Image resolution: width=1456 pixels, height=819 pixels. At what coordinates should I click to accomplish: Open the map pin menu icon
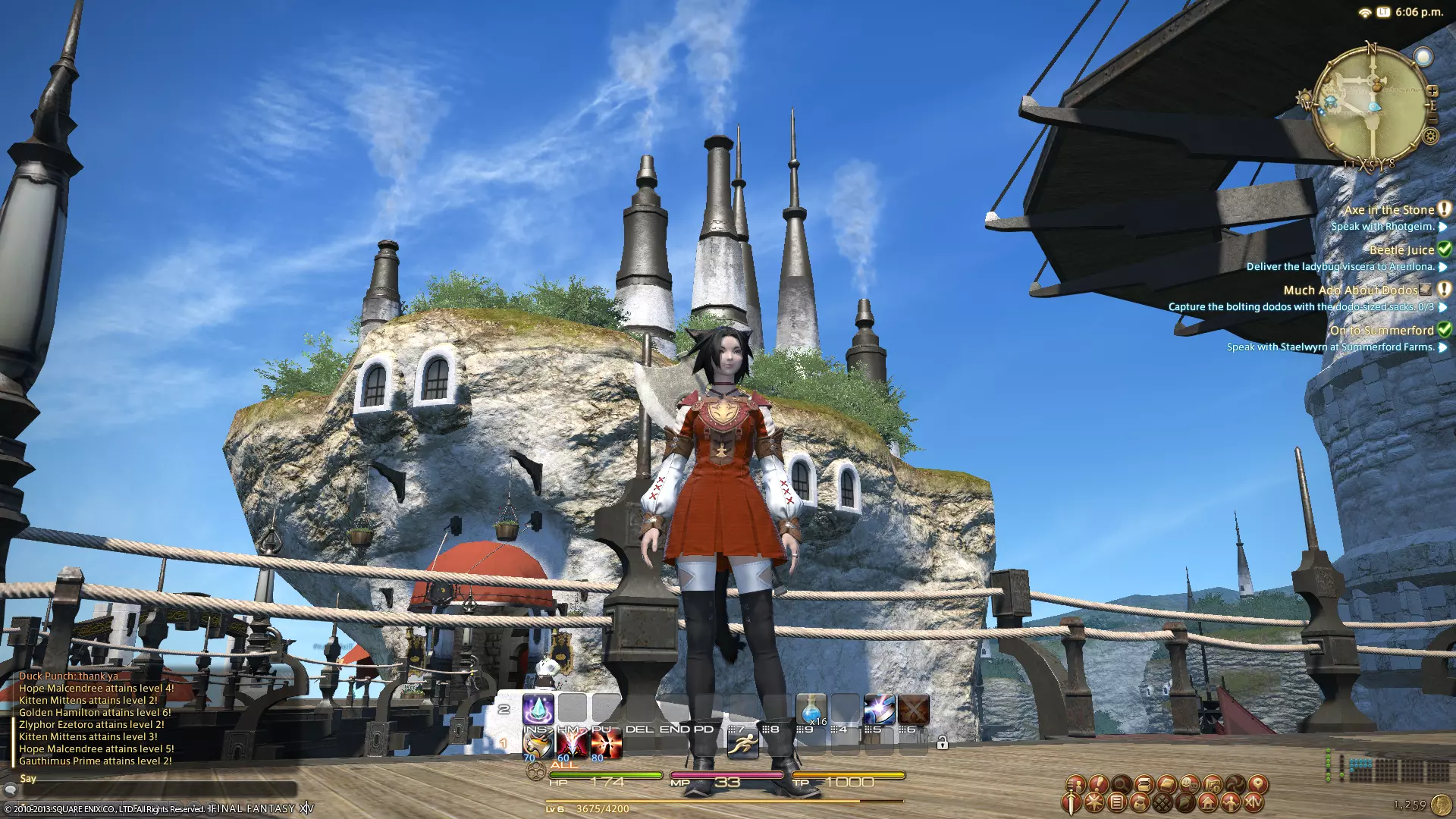click(1257, 784)
